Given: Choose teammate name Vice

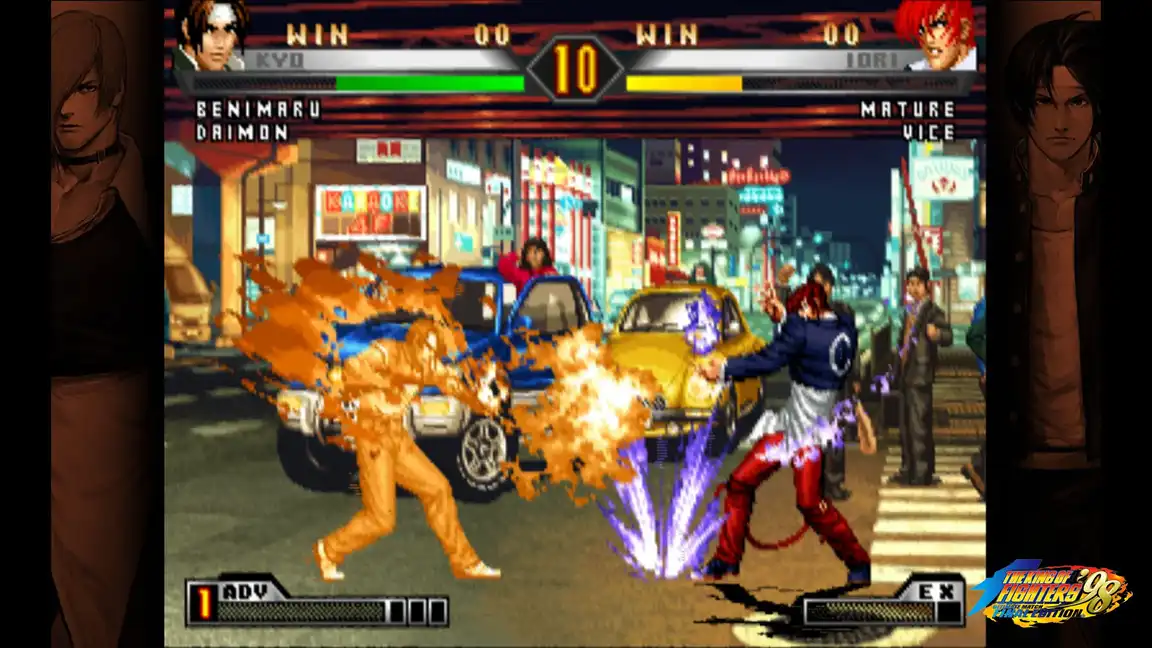Looking at the screenshot, I should 928,132.
